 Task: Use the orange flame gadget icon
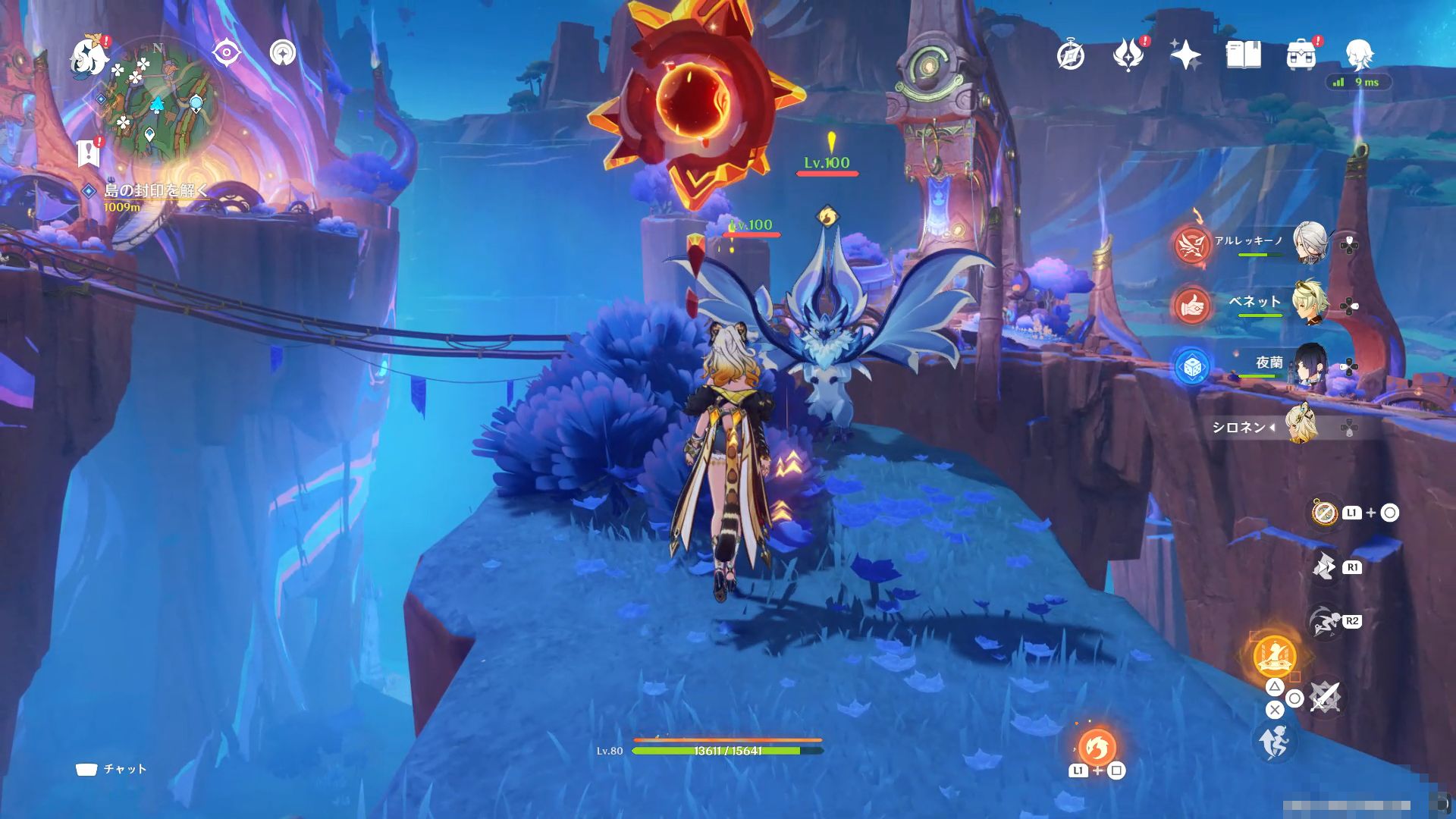[1097, 748]
